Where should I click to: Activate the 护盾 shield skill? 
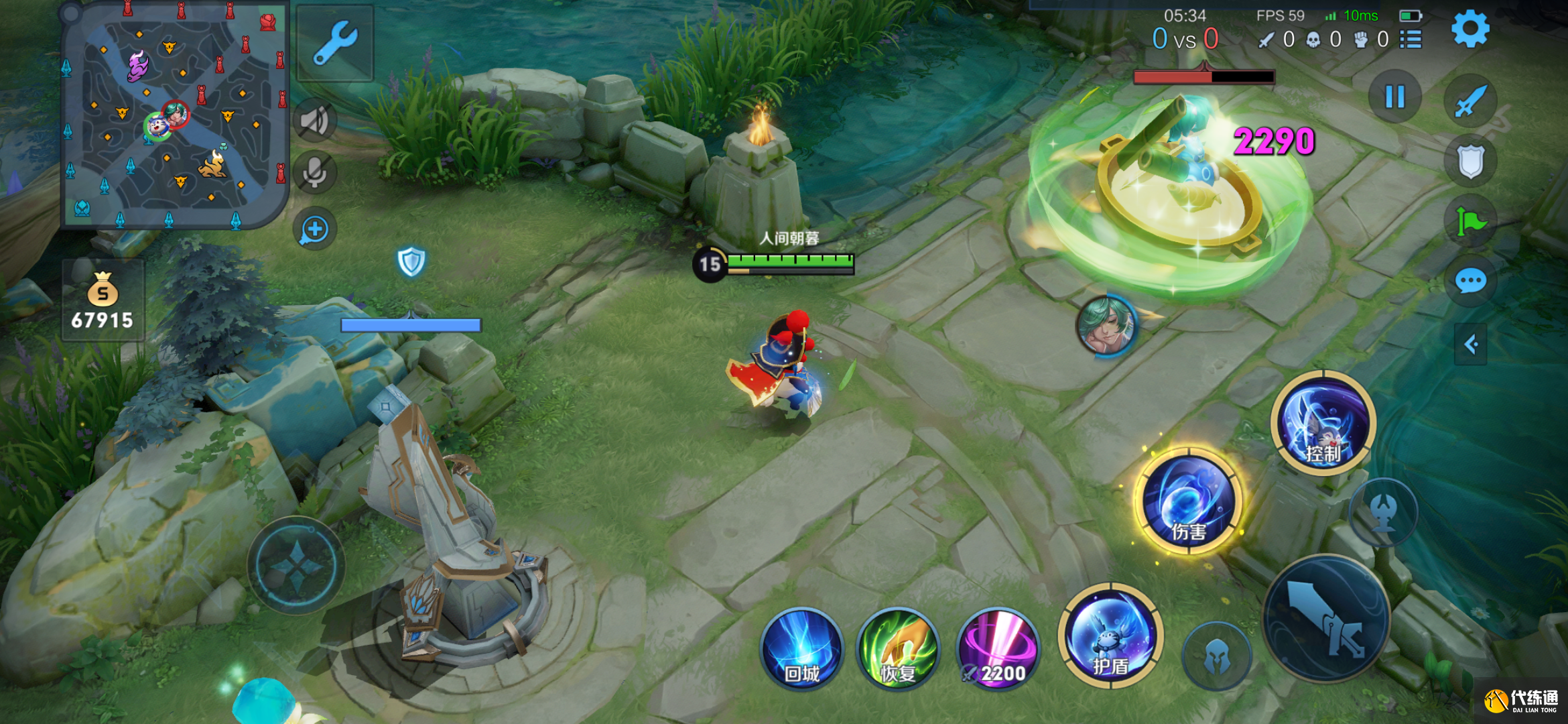(x=1110, y=636)
